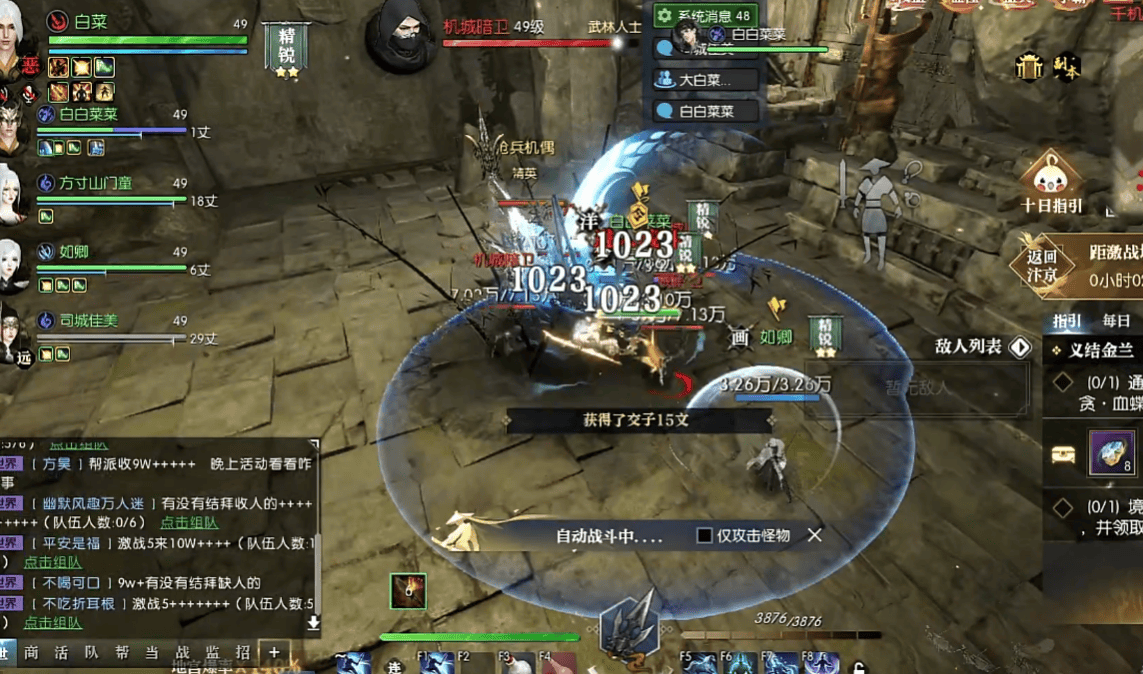Tick the 仅攻击怪物 checkbox
The width and height of the screenshot is (1143, 674).
[x=704, y=536]
